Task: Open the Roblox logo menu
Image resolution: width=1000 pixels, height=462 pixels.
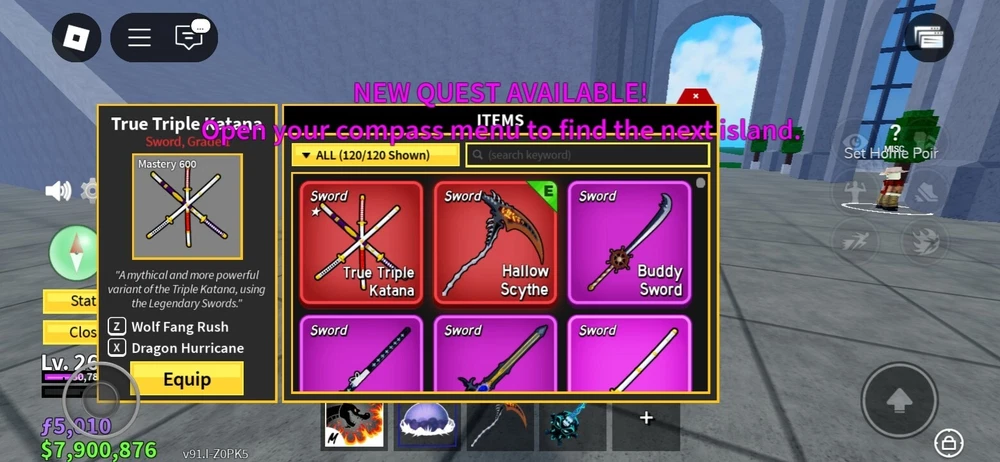Action: tap(75, 37)
